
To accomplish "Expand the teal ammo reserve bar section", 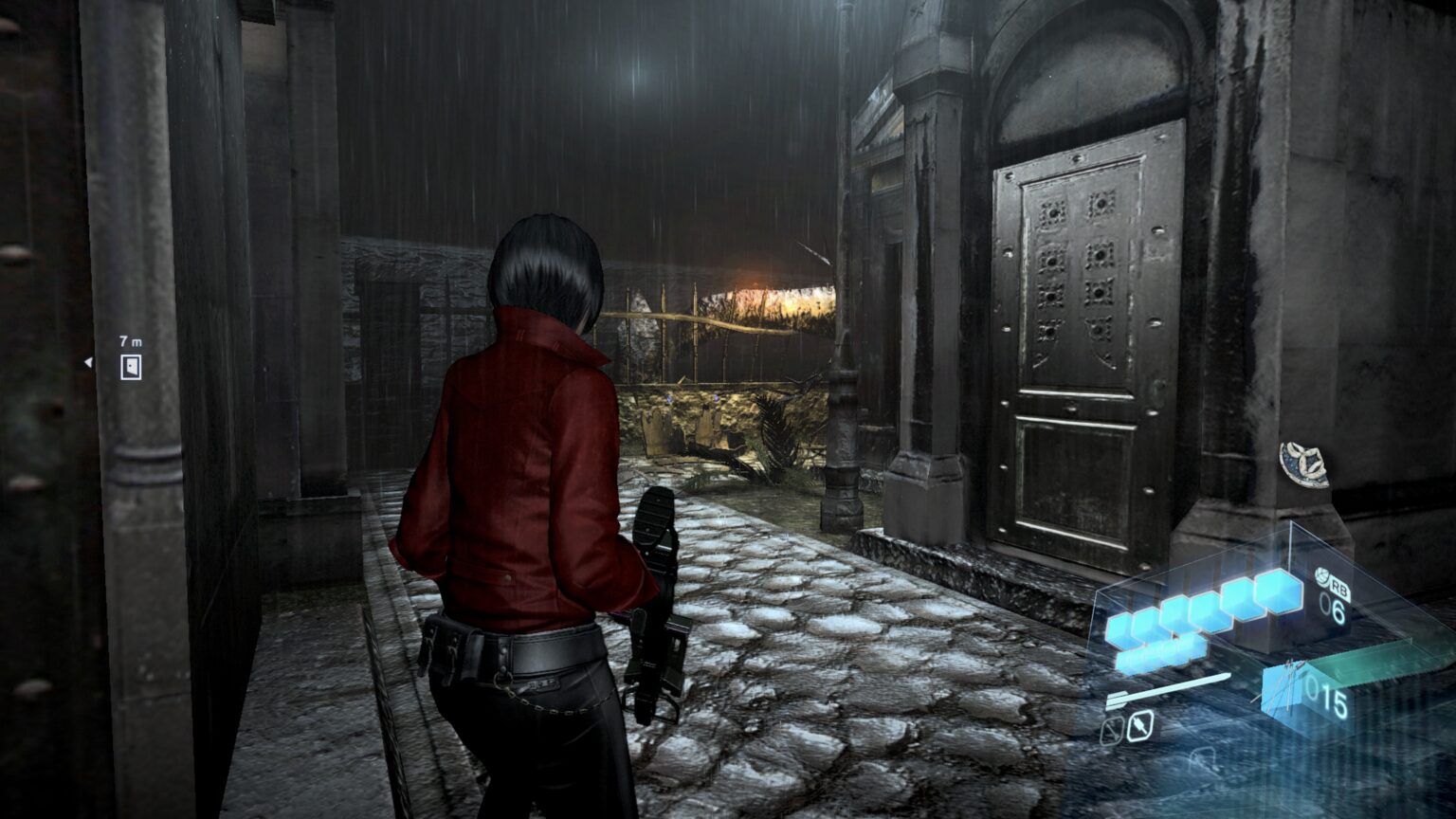I will (x=1374, y=665).
